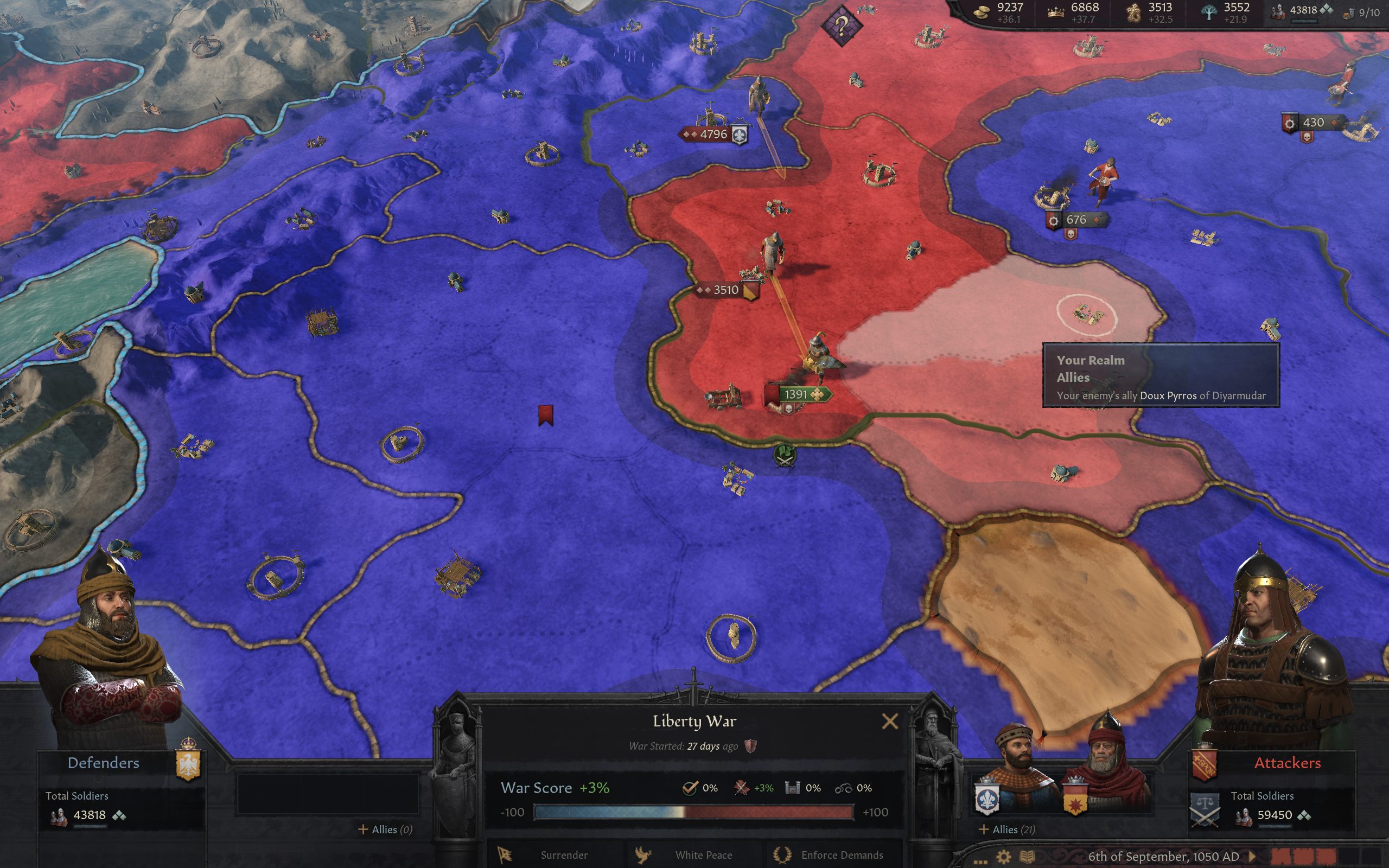Click the gold coins counter icon
This screenshot has height=868, width=1389.
[x=981, y=12]
